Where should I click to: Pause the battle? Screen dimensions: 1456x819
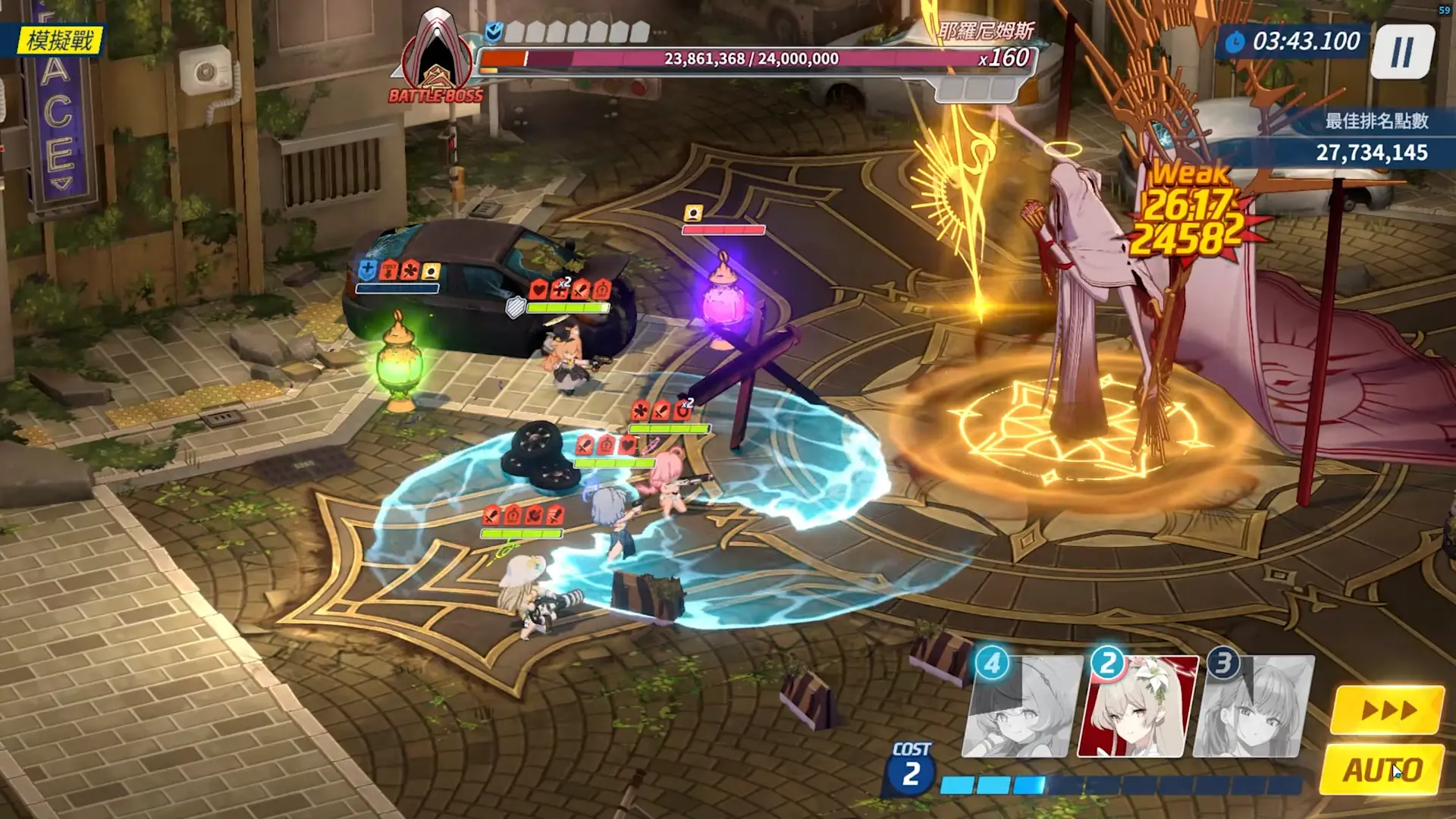click(1402, 52)
